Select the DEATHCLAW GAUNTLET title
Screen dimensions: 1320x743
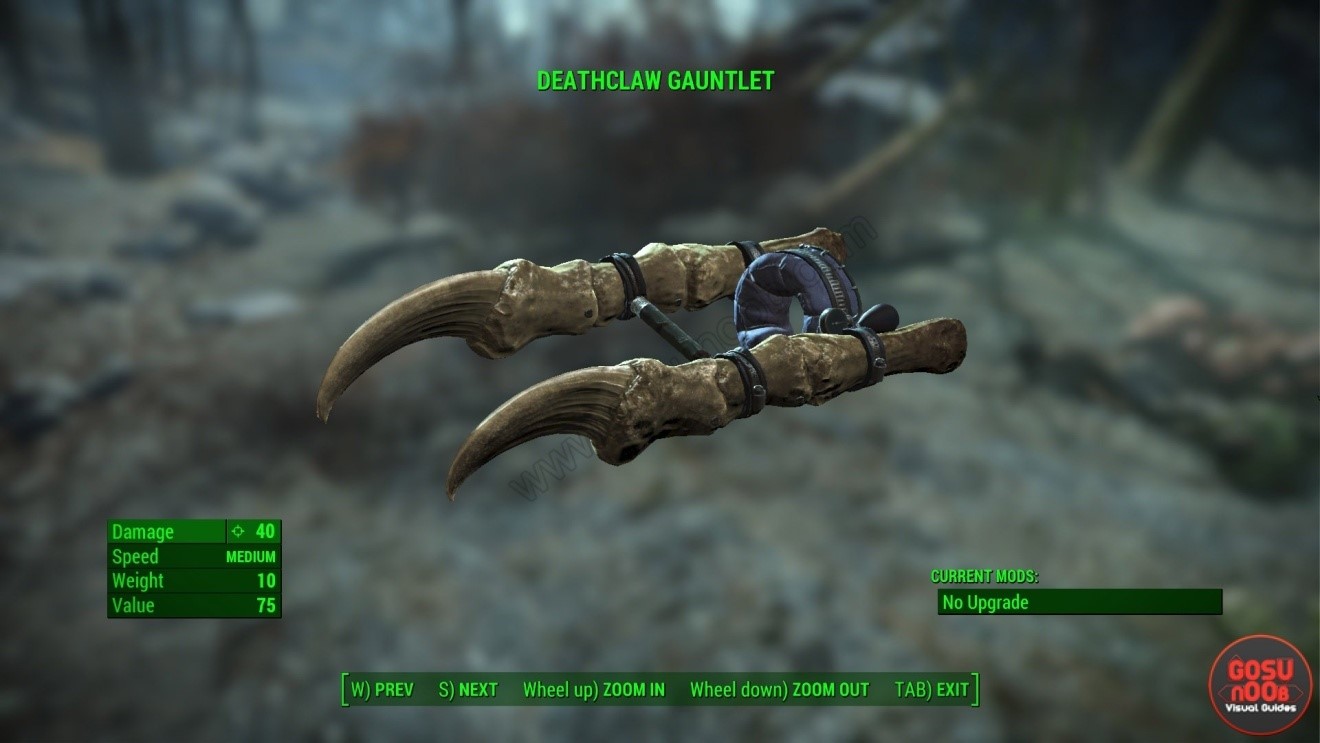coord(654,81)
